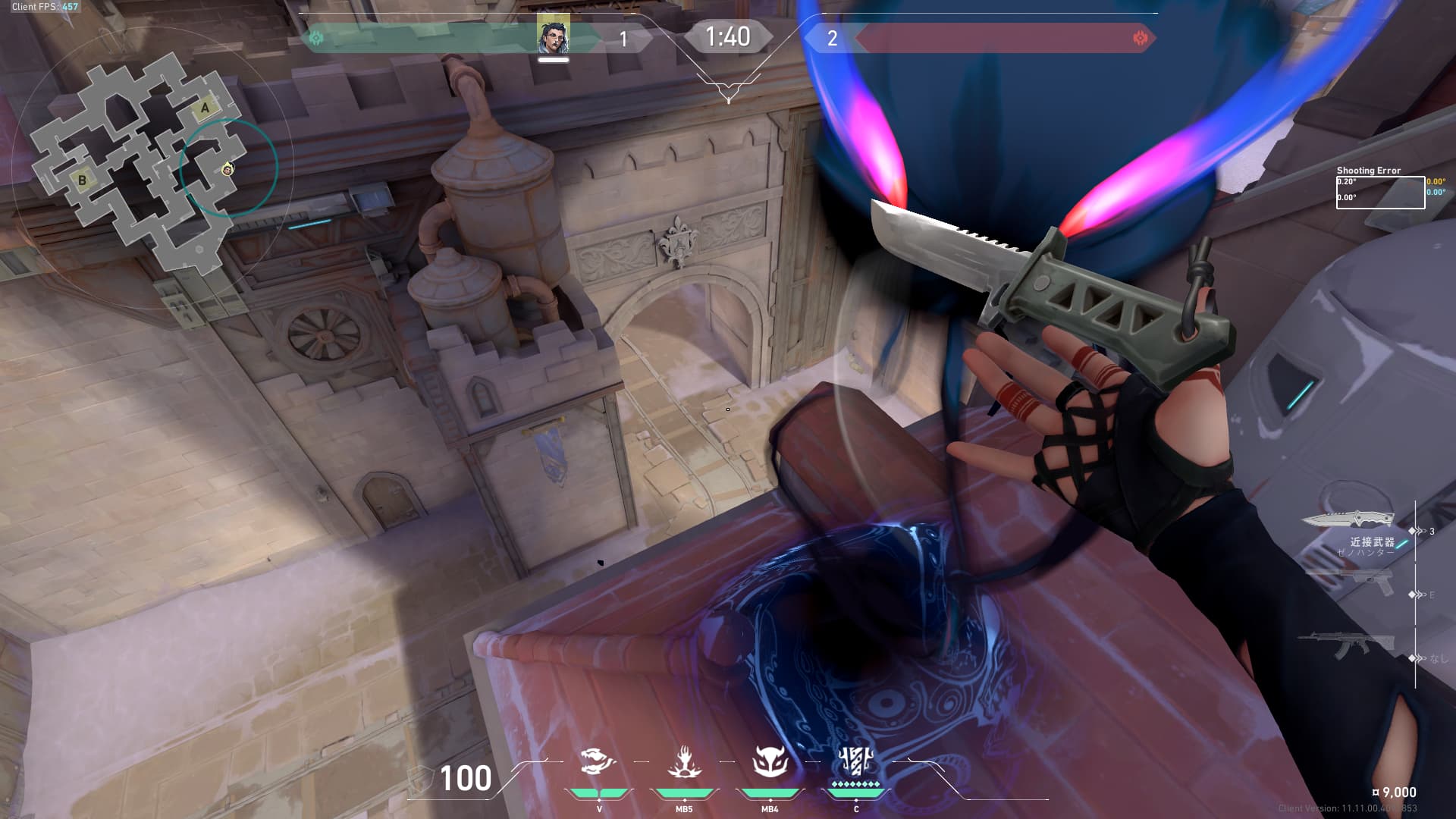
Task: Select the A site marker on minimap
Action: (x=205, y=108)
